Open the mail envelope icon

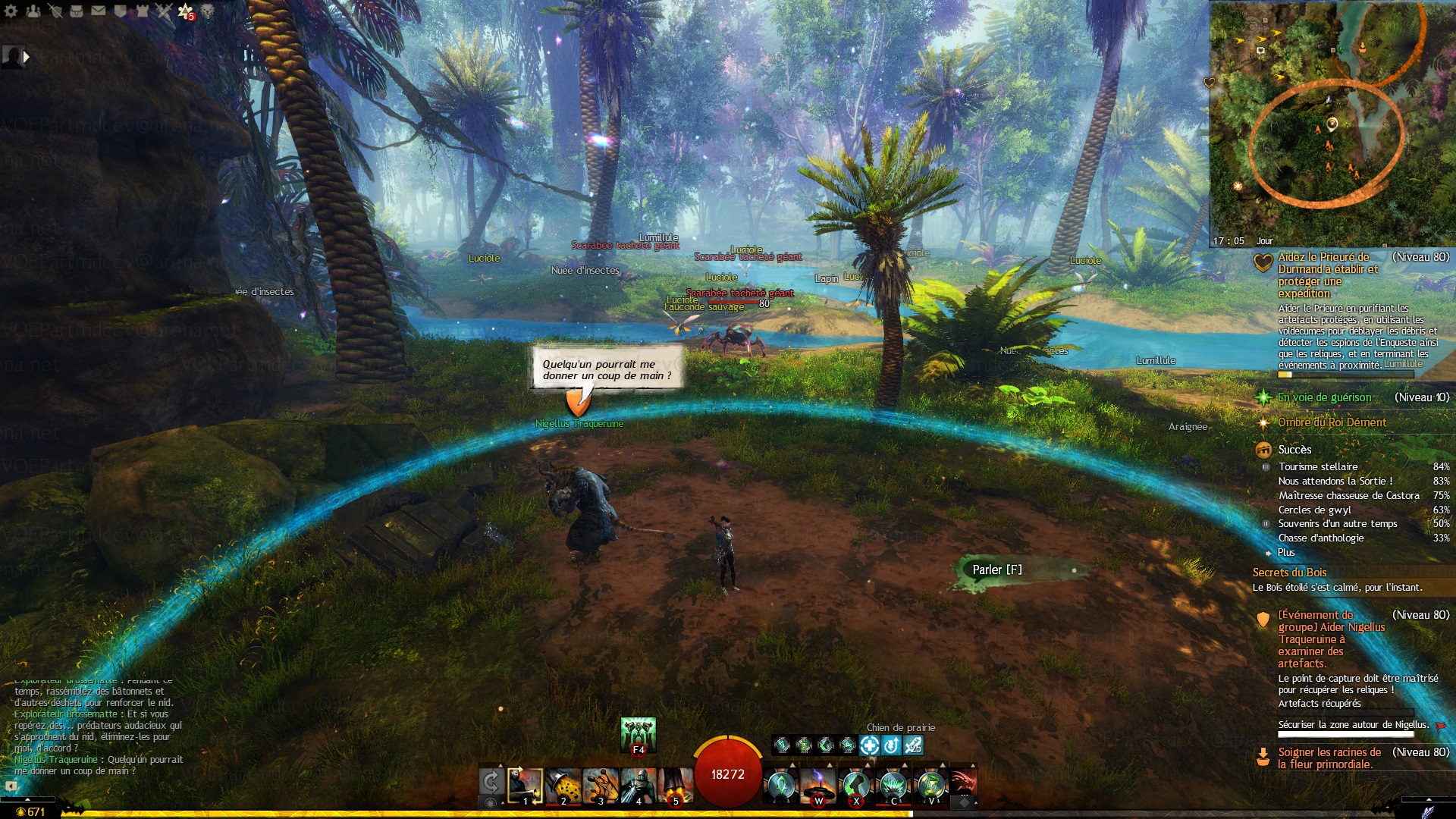pyautogui.click(x=99, y=11)
